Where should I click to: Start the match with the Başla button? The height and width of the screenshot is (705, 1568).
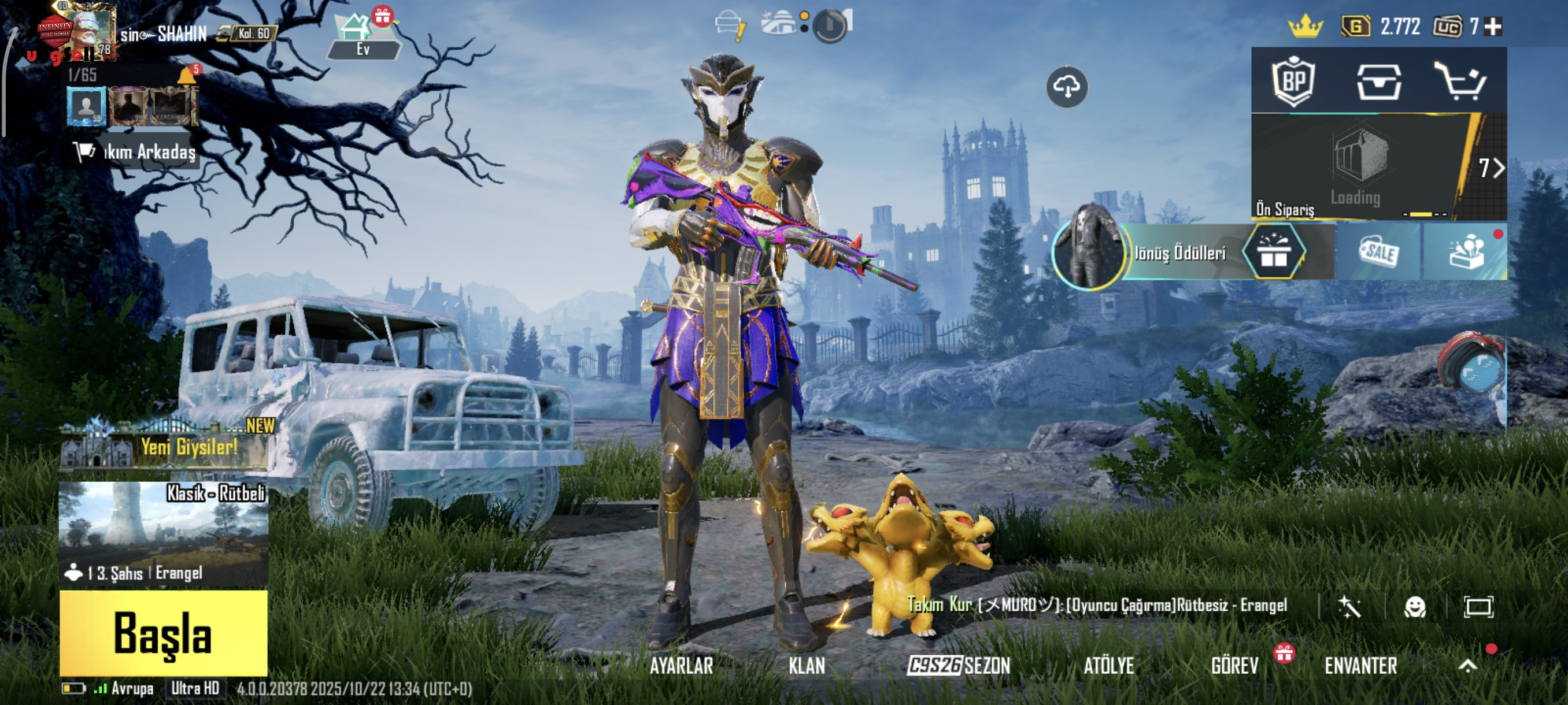tap(163, 633)
